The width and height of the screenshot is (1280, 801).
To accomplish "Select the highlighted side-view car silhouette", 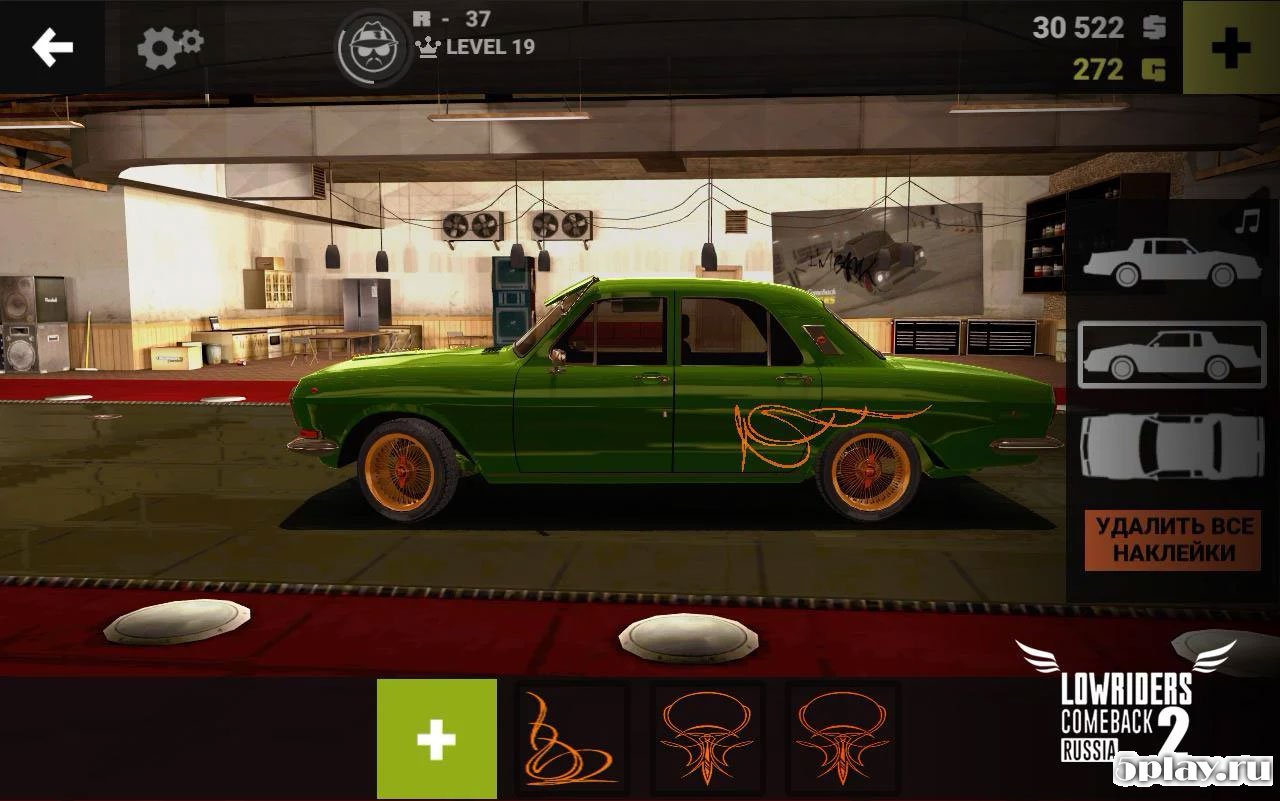I will [x=1172, y=355].
